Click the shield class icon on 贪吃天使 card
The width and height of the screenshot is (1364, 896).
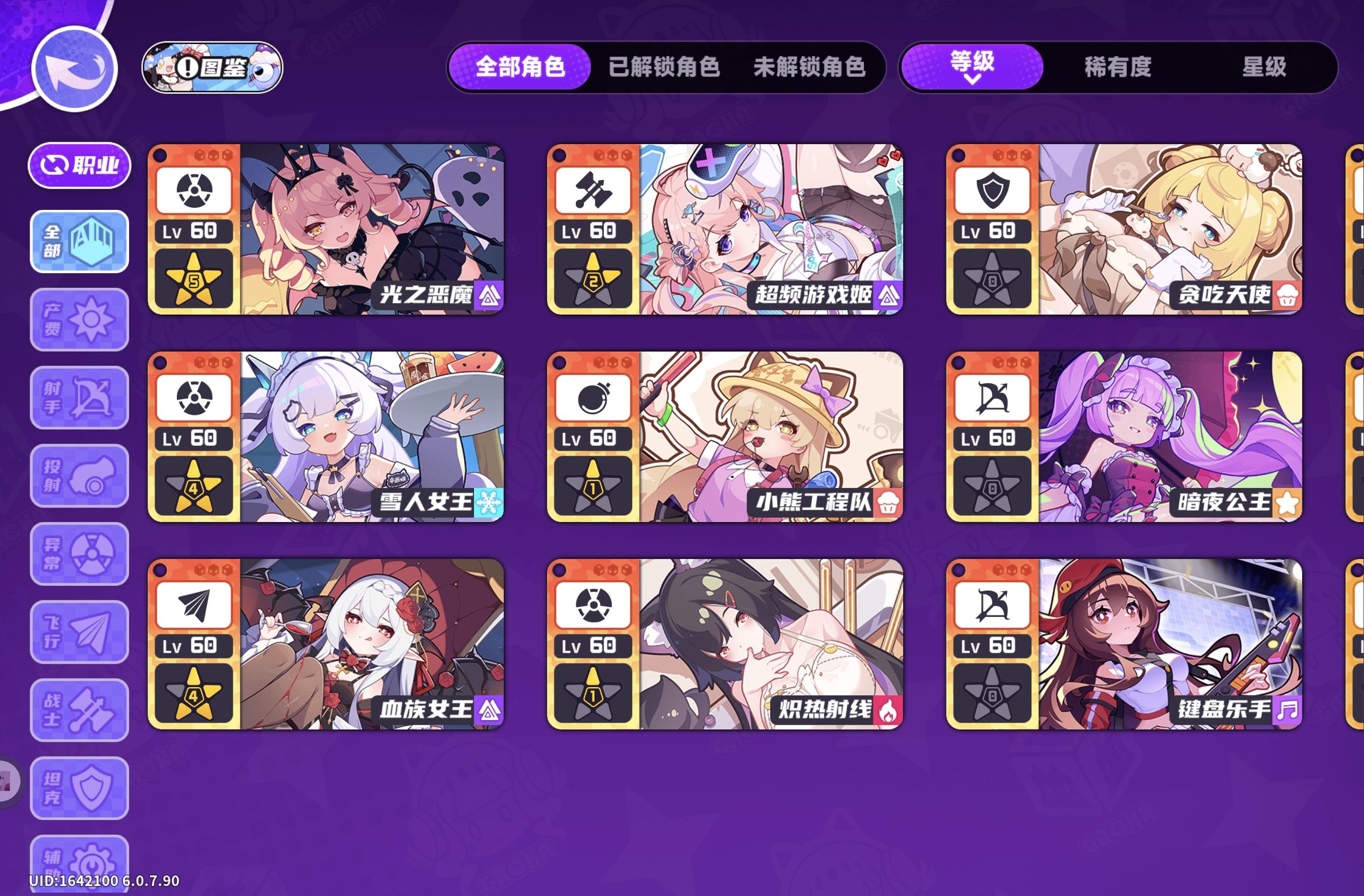coord(992,191)
